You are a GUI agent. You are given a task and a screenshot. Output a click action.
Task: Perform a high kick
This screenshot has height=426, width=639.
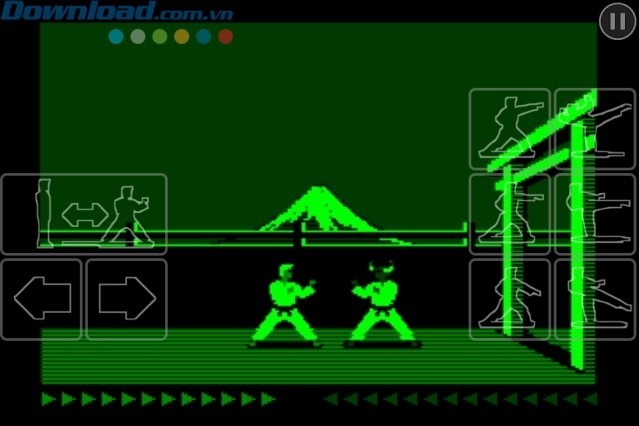coord(596,128)
